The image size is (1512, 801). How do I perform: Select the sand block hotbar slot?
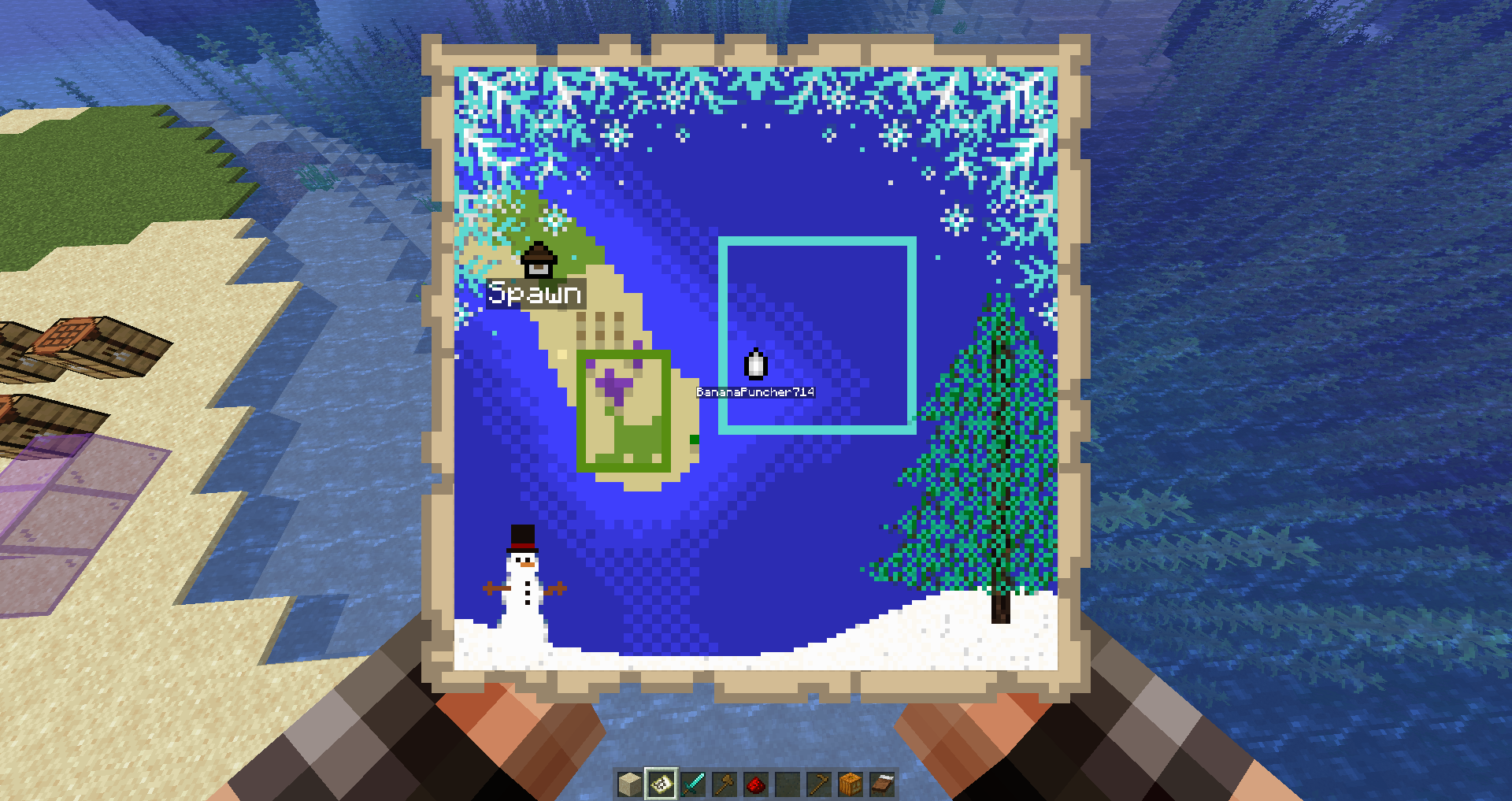(x=629, y=784)
